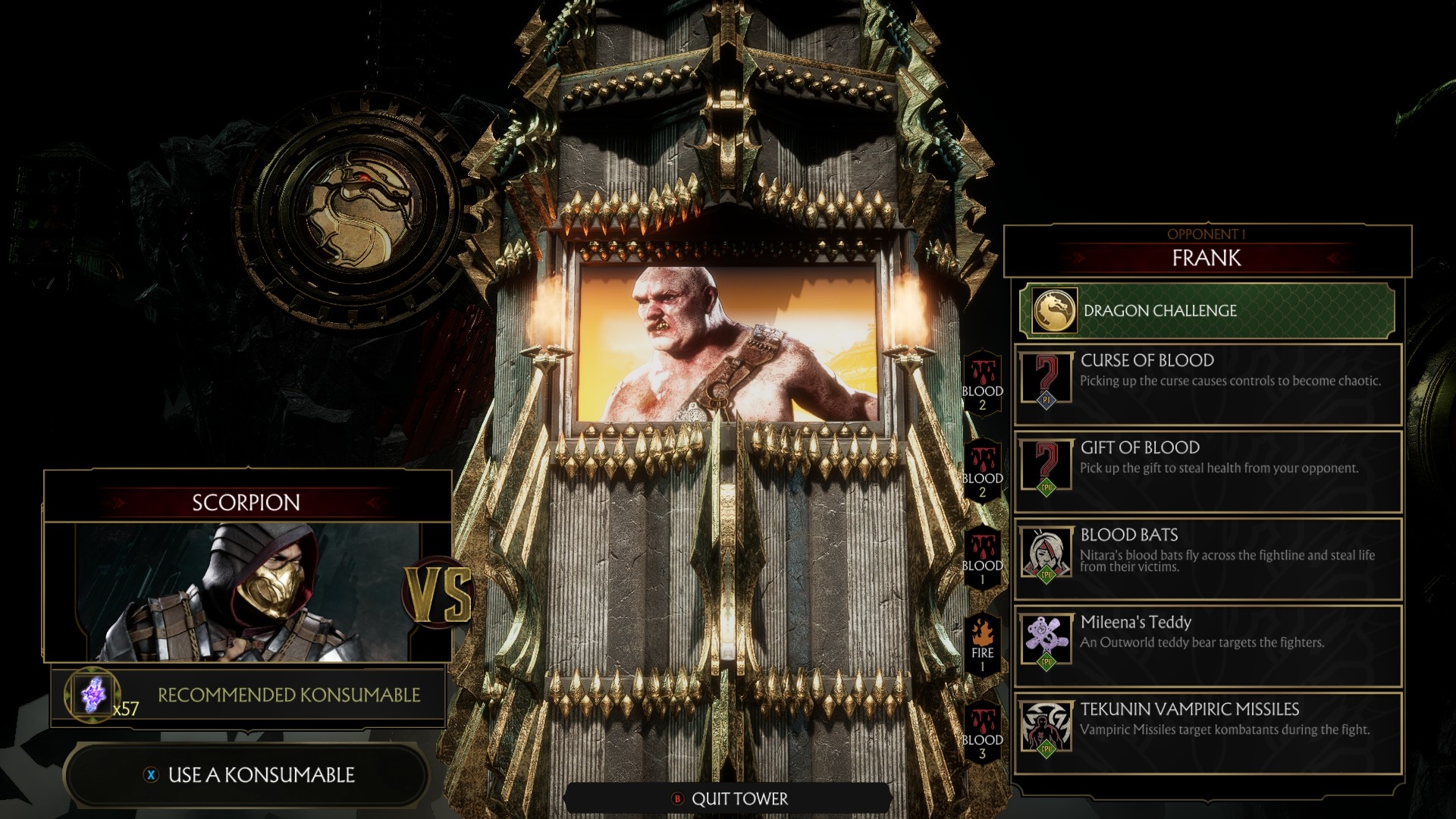Click the Scorpion character portrait
This screenshot has height=819, width=1456.
click(x=247, y=591)
